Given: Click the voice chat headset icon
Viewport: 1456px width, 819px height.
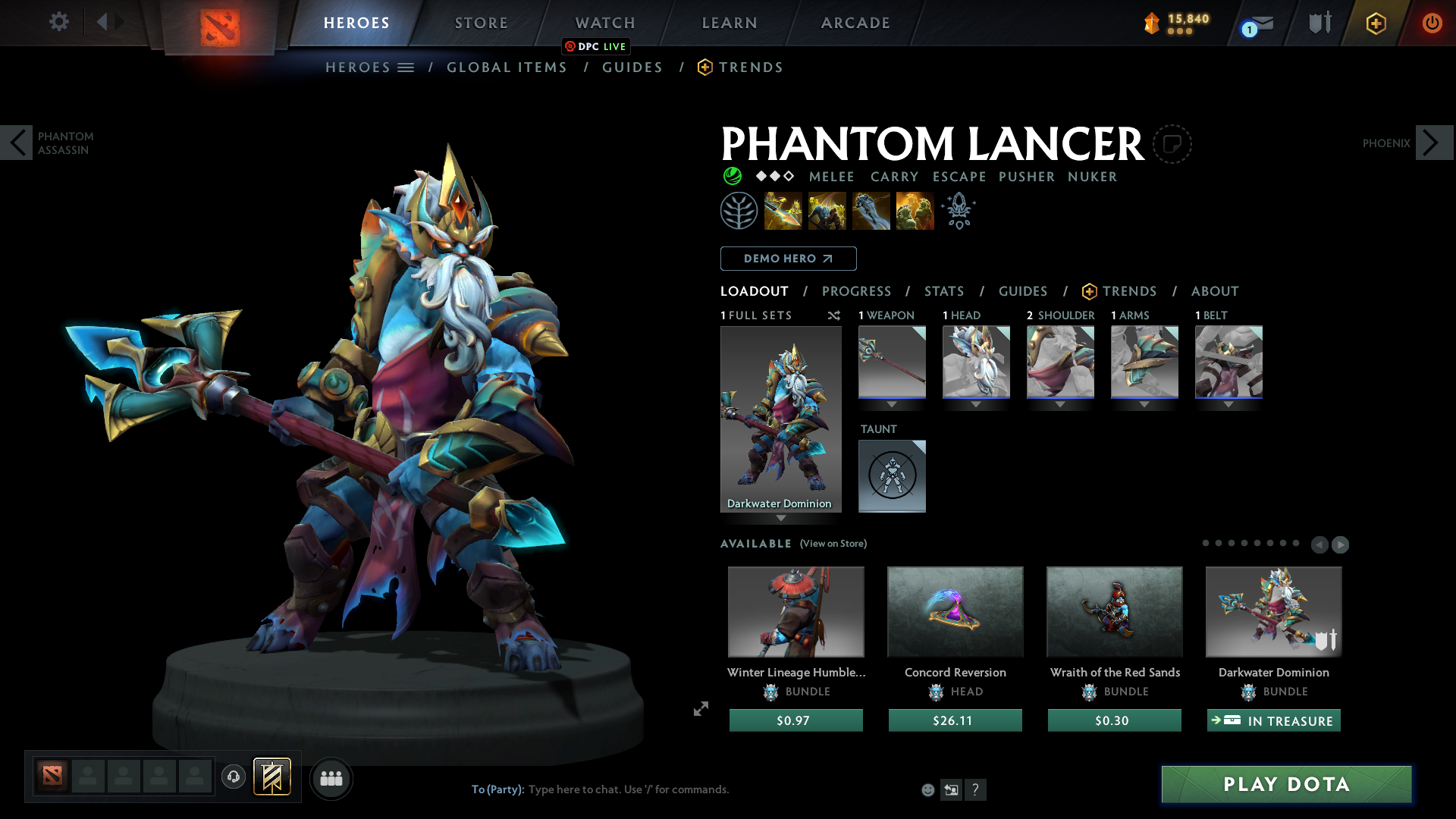Looking at the screenshot, I should pyautogui.click(x=233, y=777).
